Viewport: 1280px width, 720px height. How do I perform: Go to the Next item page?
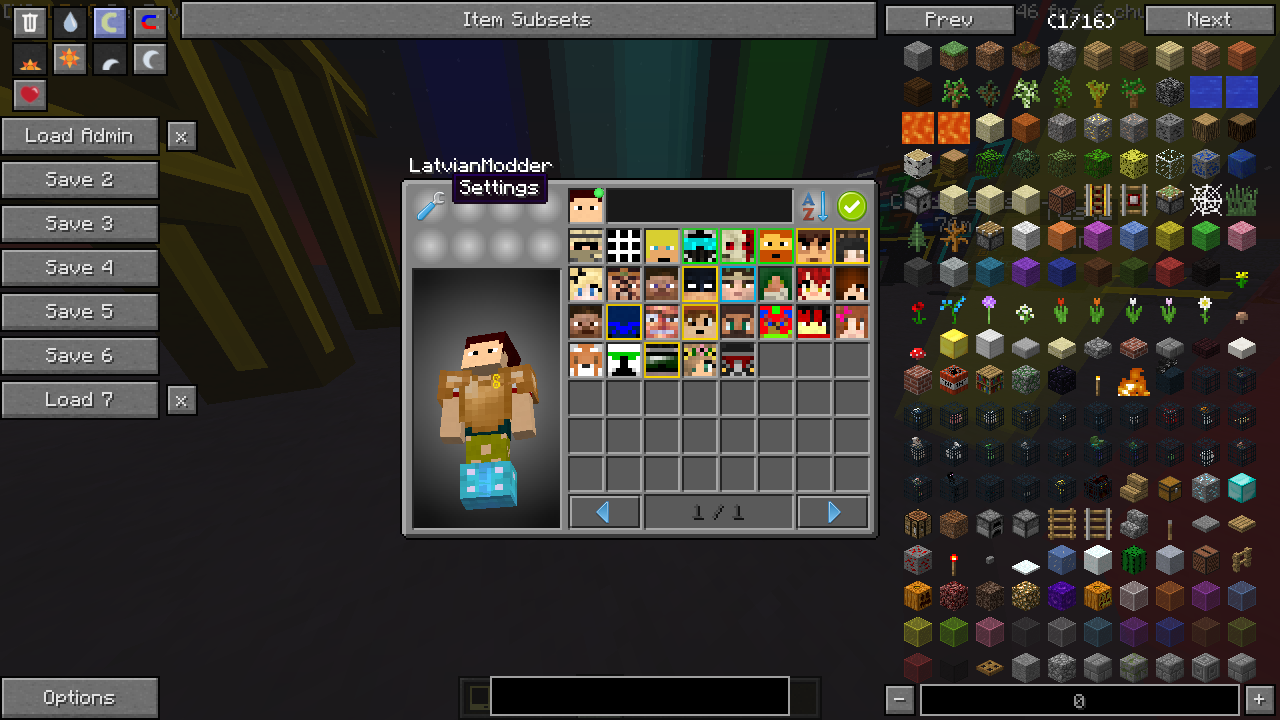[1208, 20]
